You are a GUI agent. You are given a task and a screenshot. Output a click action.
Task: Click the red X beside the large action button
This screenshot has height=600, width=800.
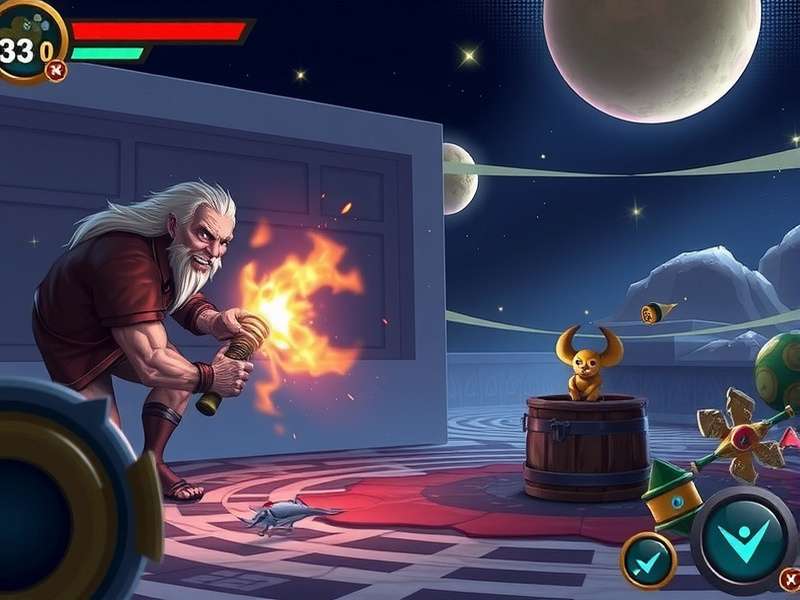(x=790, y=578)
